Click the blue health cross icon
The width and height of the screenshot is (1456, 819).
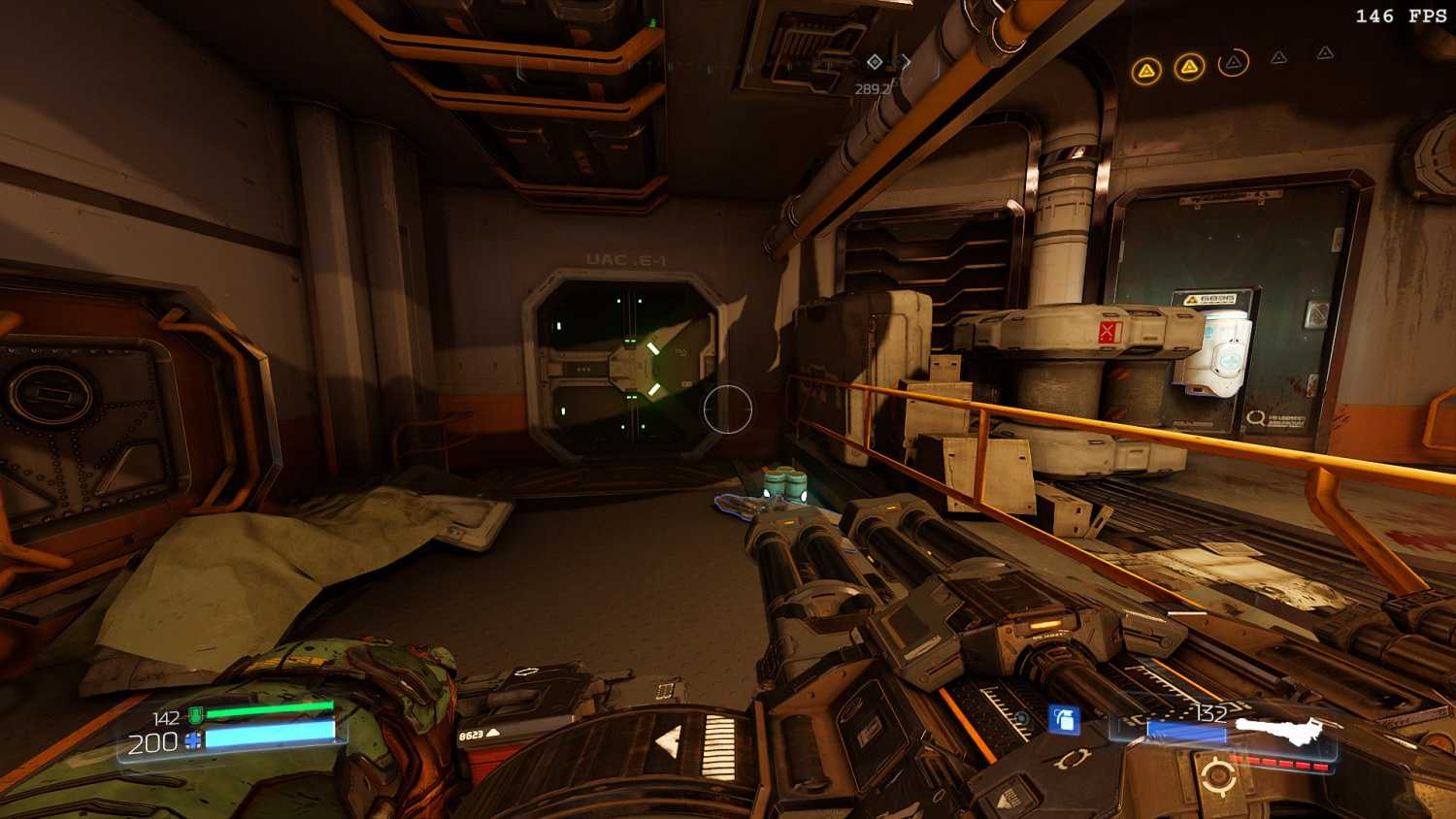point(193,742)
